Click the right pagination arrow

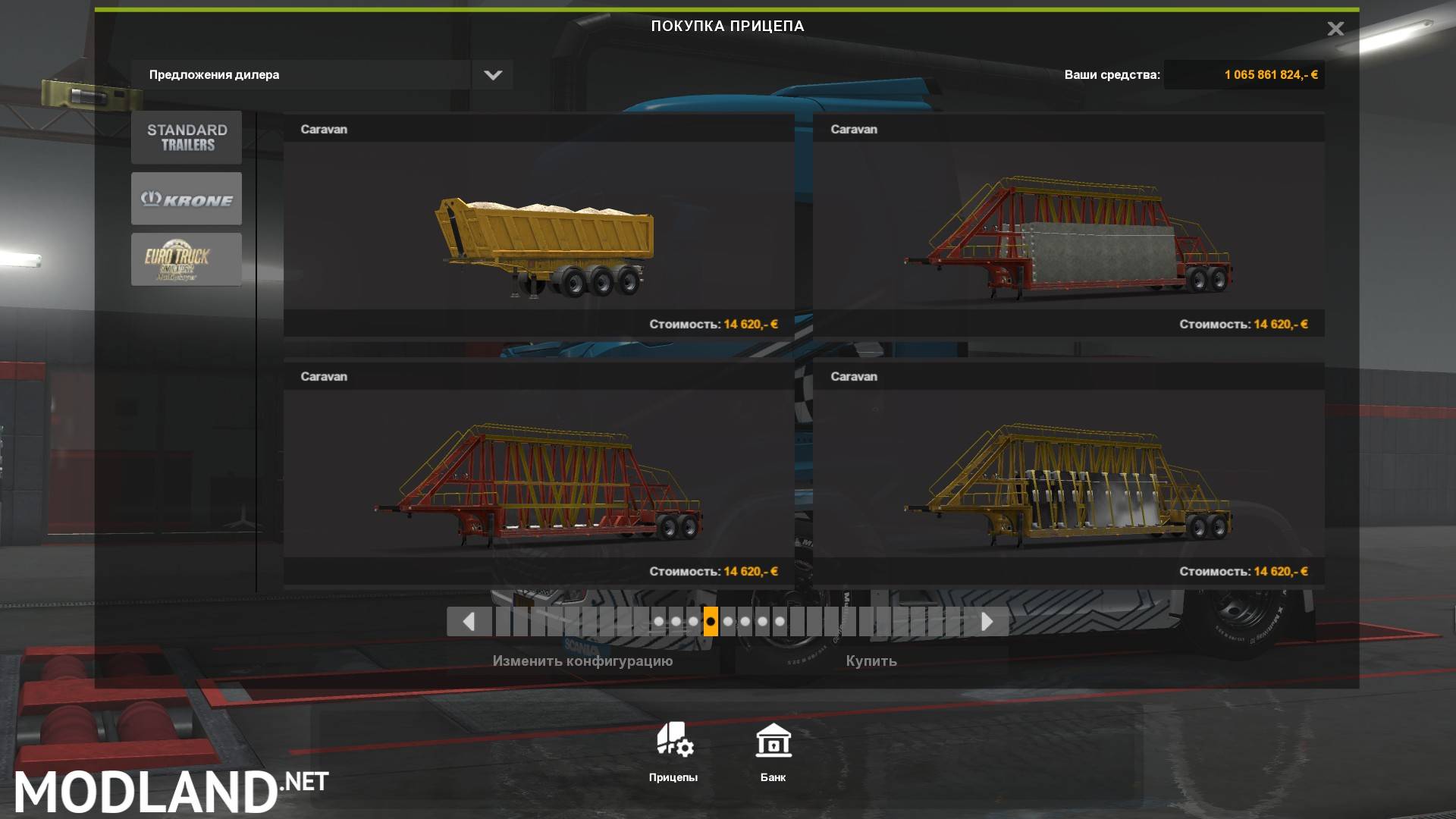(987, 622)
